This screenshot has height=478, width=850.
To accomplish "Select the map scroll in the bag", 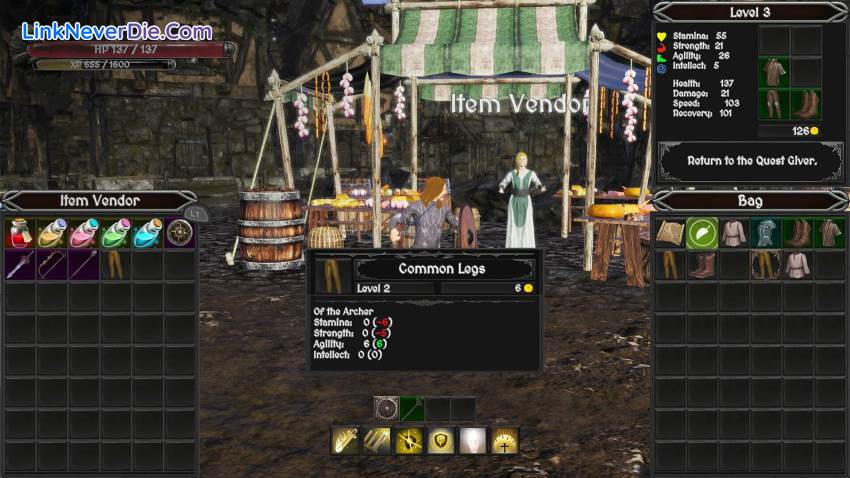I will 670,233.
